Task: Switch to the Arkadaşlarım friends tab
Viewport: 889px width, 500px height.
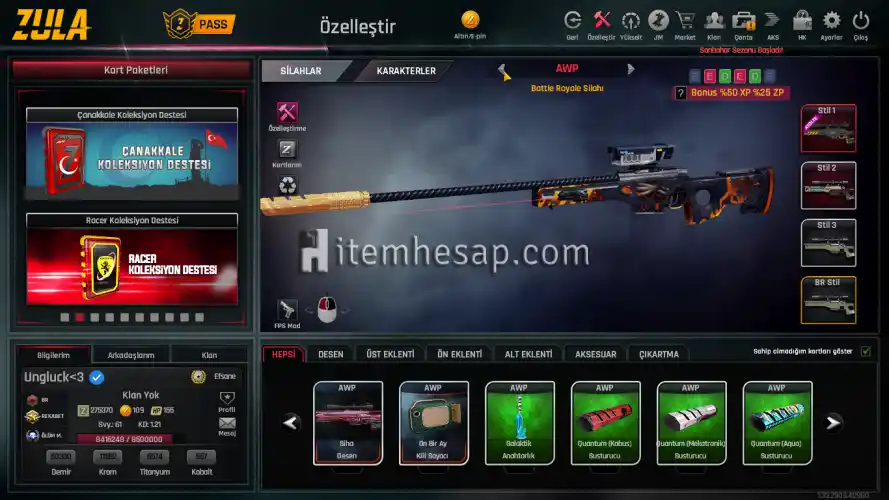Action: pos(130,355)
